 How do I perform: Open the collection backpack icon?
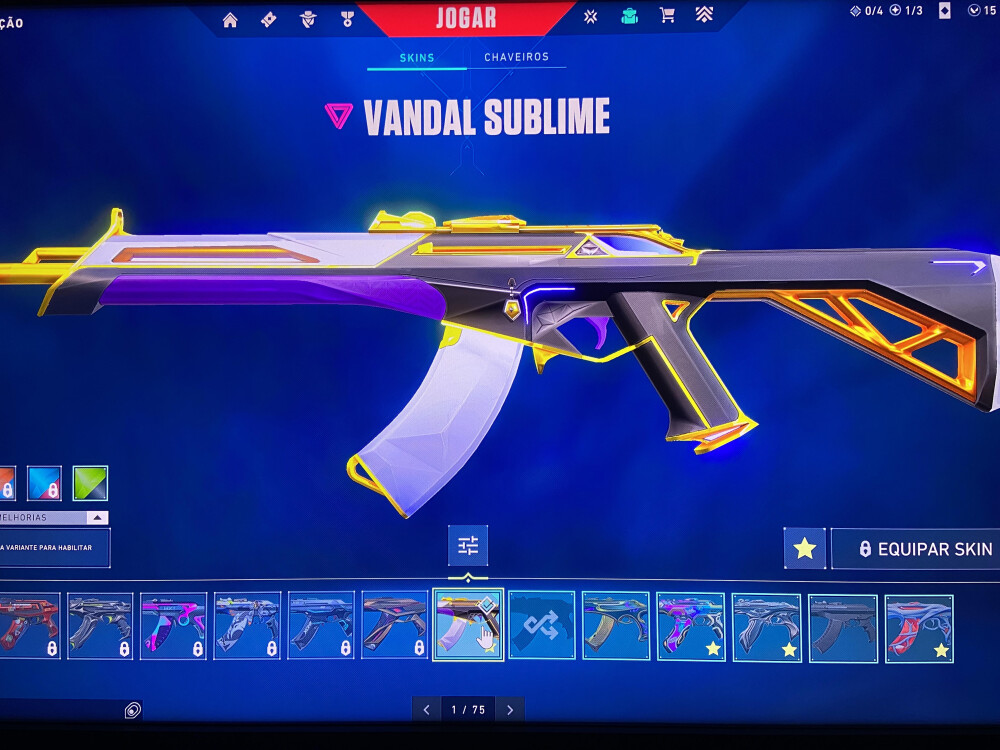629,16
